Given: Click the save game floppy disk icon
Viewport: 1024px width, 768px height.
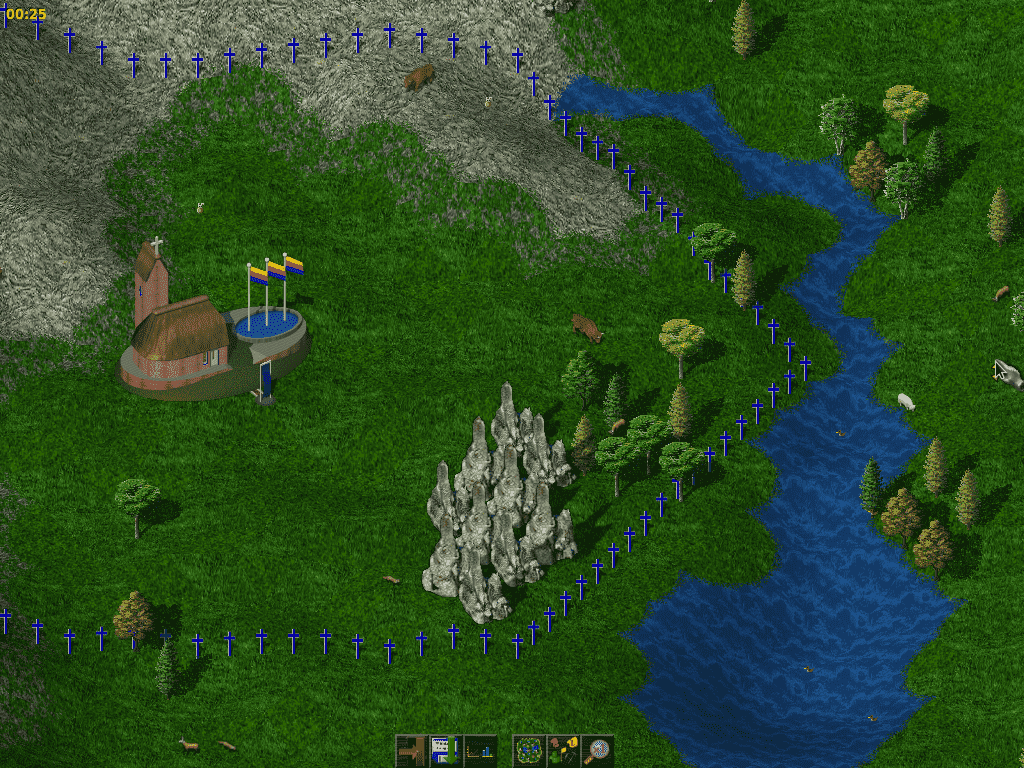Looking at the screenshot, I should (445, 750).
